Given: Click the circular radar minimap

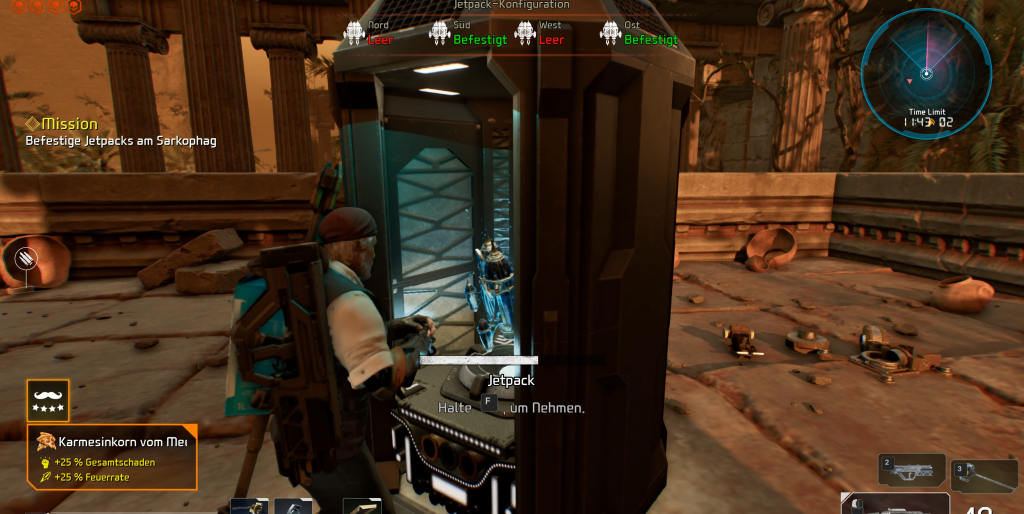Looking at the screenshot, I should point(926,73).
